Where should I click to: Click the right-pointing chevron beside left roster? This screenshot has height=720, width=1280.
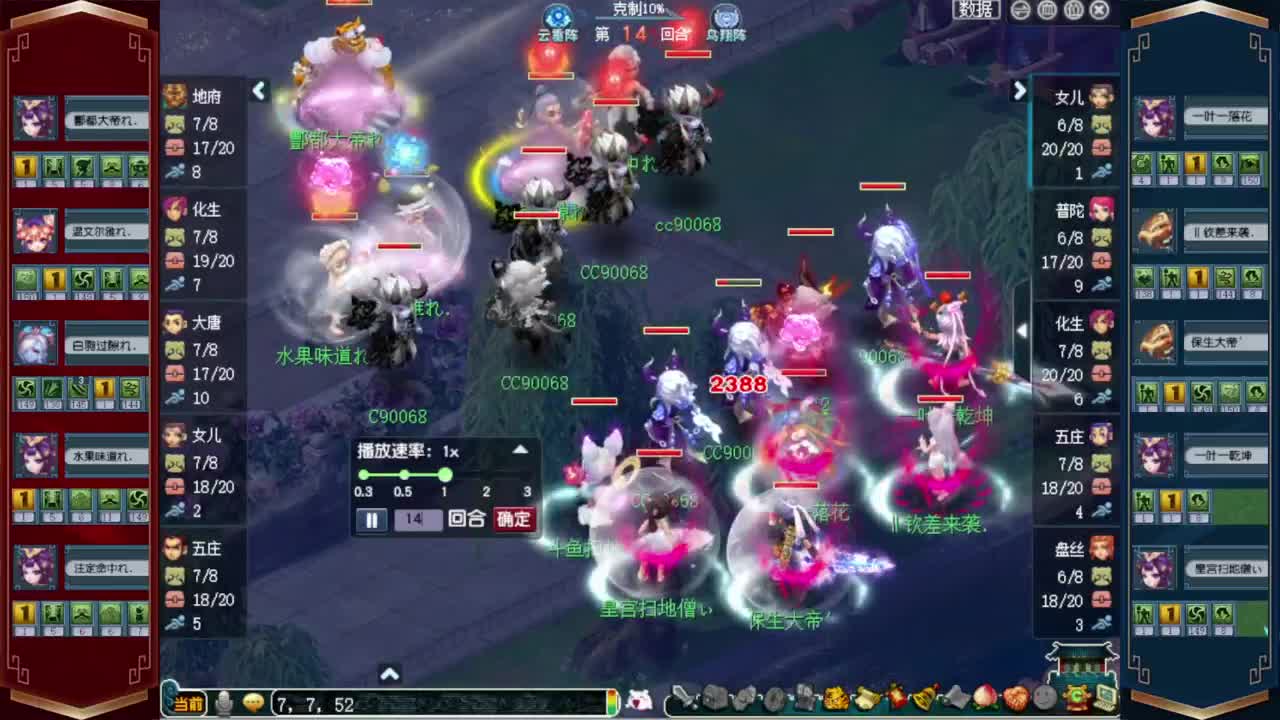click(x=259, y=91)
